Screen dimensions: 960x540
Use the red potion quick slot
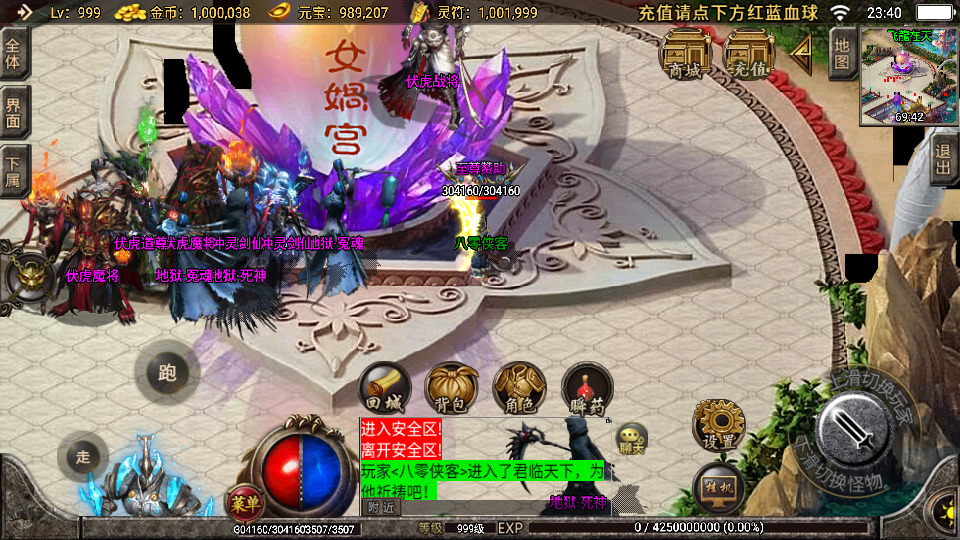click(x=587, y=388)
